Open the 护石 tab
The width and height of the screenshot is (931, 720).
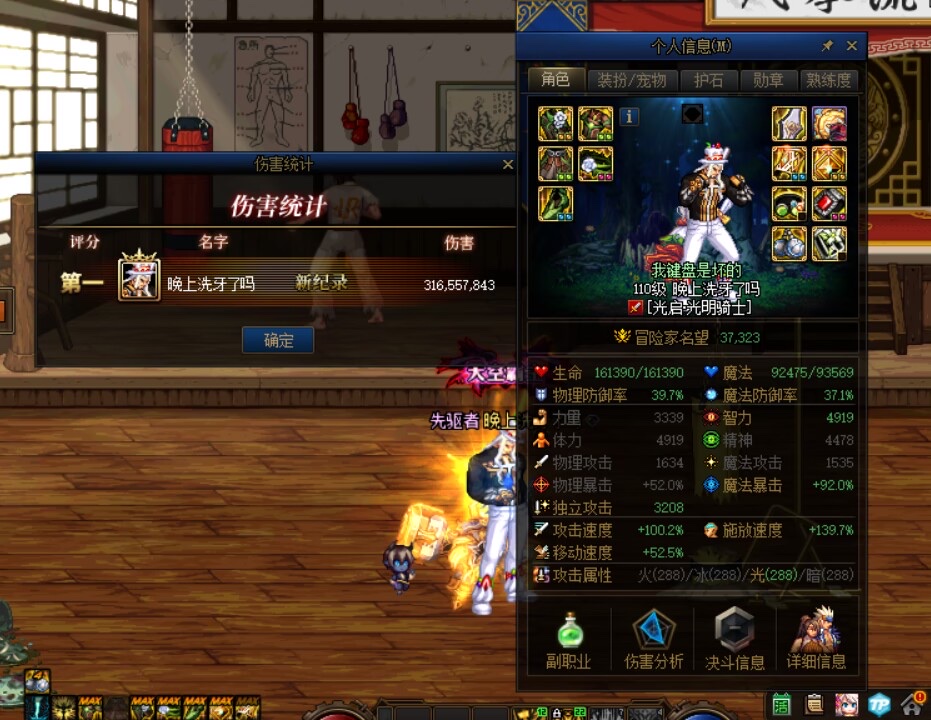tap(708, 80)
